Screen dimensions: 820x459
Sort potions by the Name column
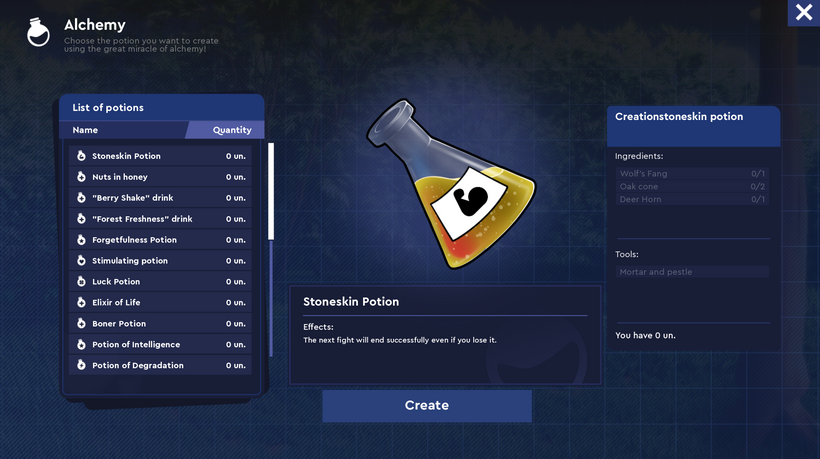(86, 130)
